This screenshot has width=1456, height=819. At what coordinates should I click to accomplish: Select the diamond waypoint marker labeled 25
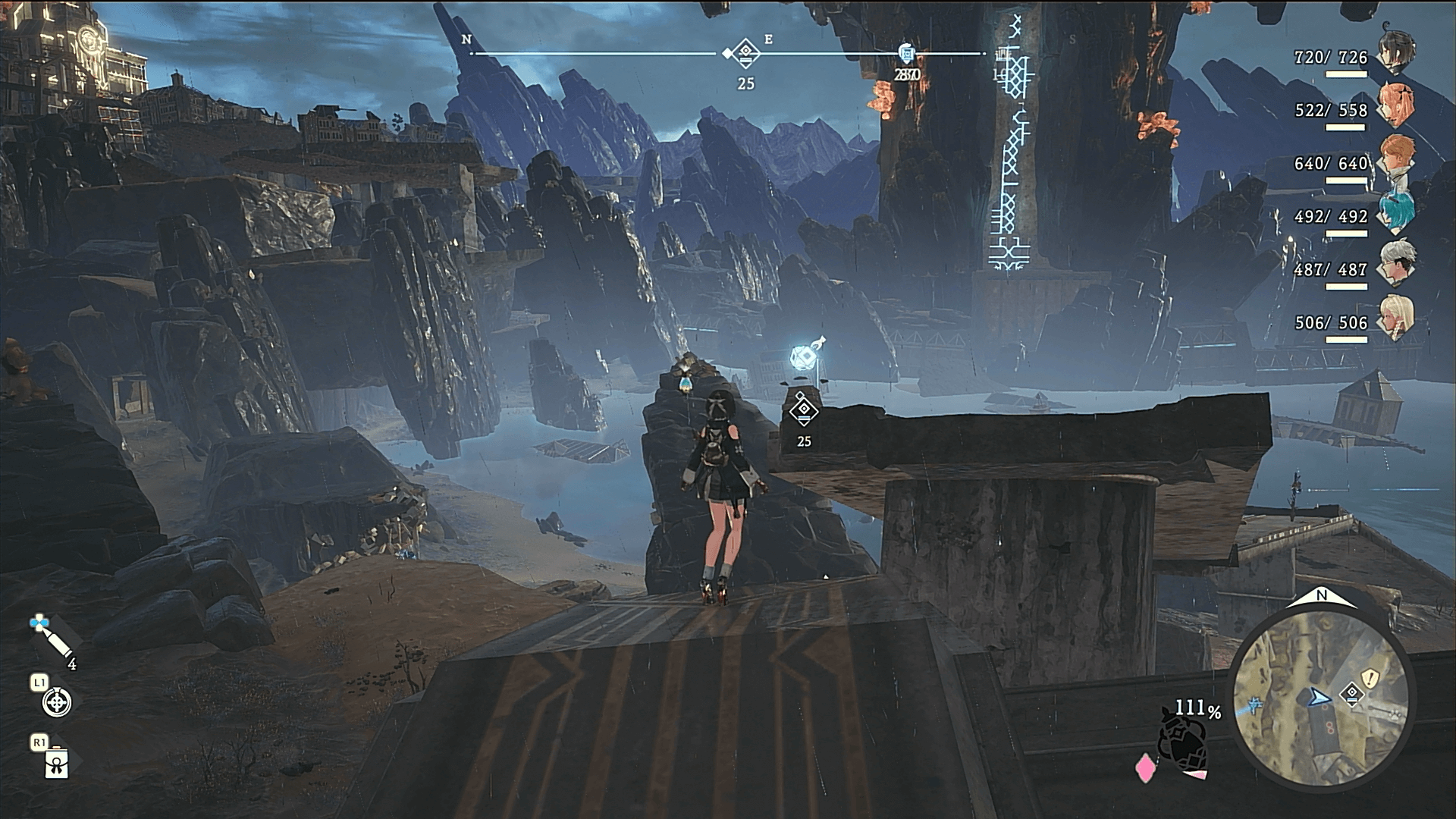click(x=803, y=411)
